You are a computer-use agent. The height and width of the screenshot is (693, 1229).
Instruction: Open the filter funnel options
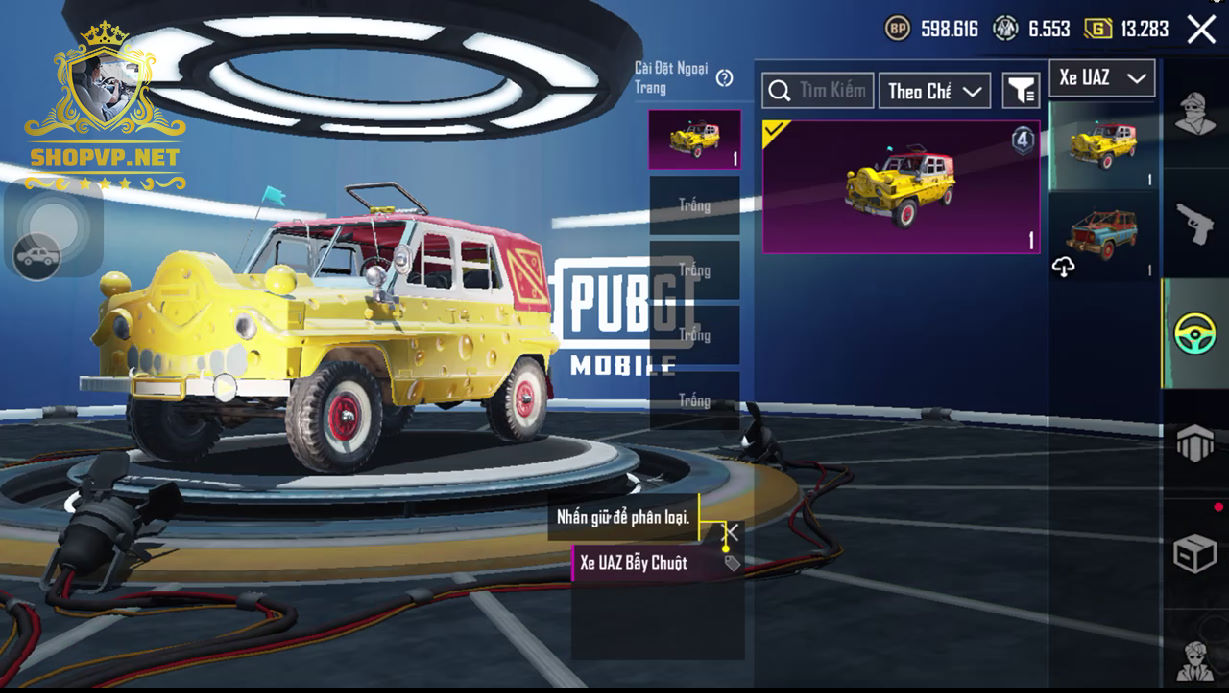1020,91
